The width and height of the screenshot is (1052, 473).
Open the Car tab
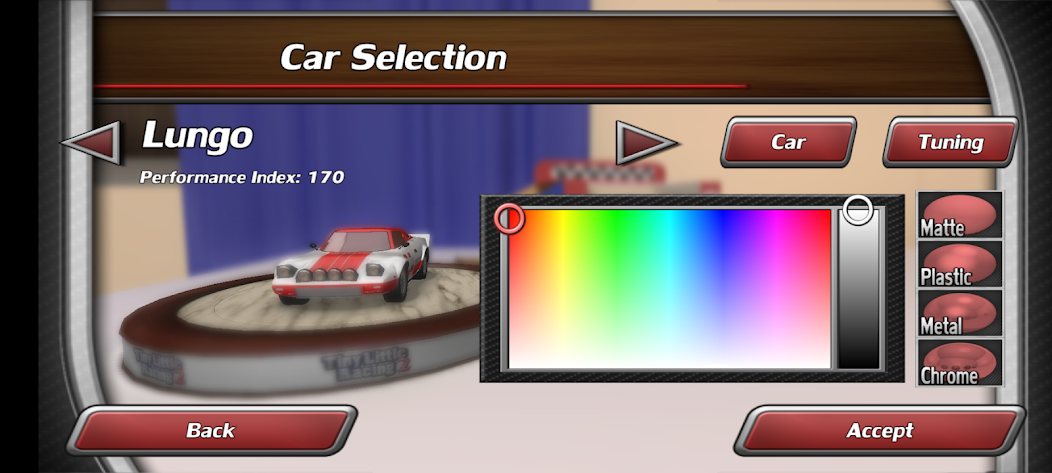pyautogui.click(x=788, y=142)
